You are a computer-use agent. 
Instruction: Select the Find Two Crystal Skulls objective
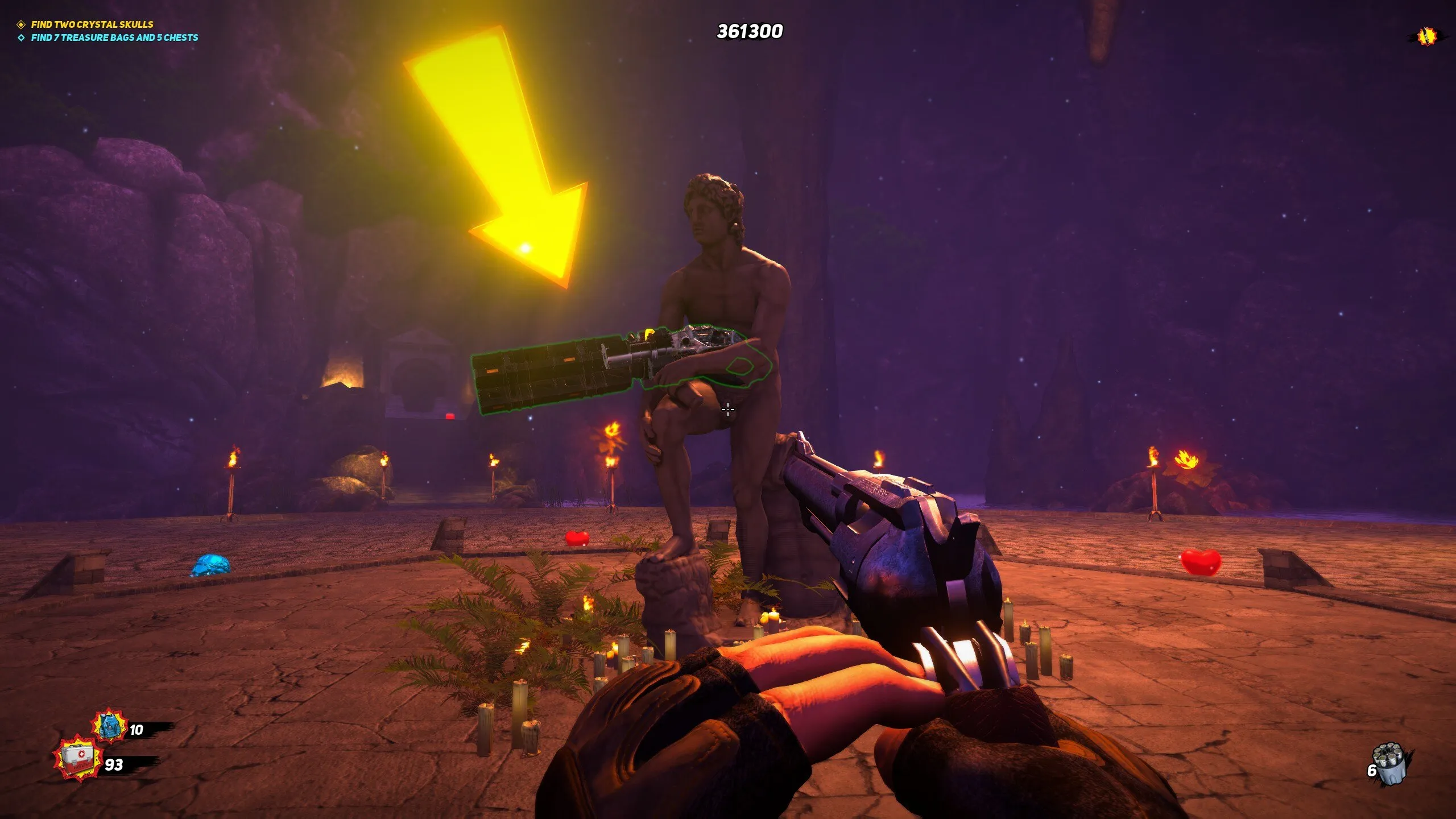92,24
